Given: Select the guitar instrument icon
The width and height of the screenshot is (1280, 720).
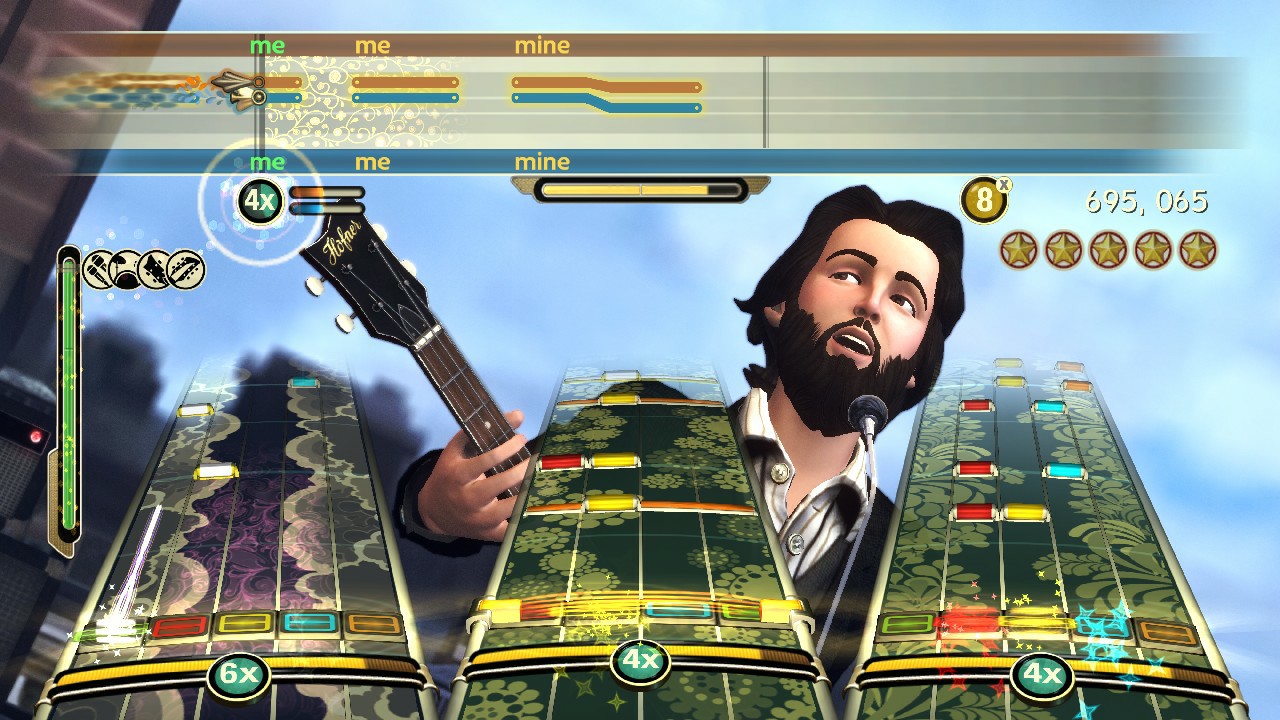Looking at the screenshot, I should [153, 268].
